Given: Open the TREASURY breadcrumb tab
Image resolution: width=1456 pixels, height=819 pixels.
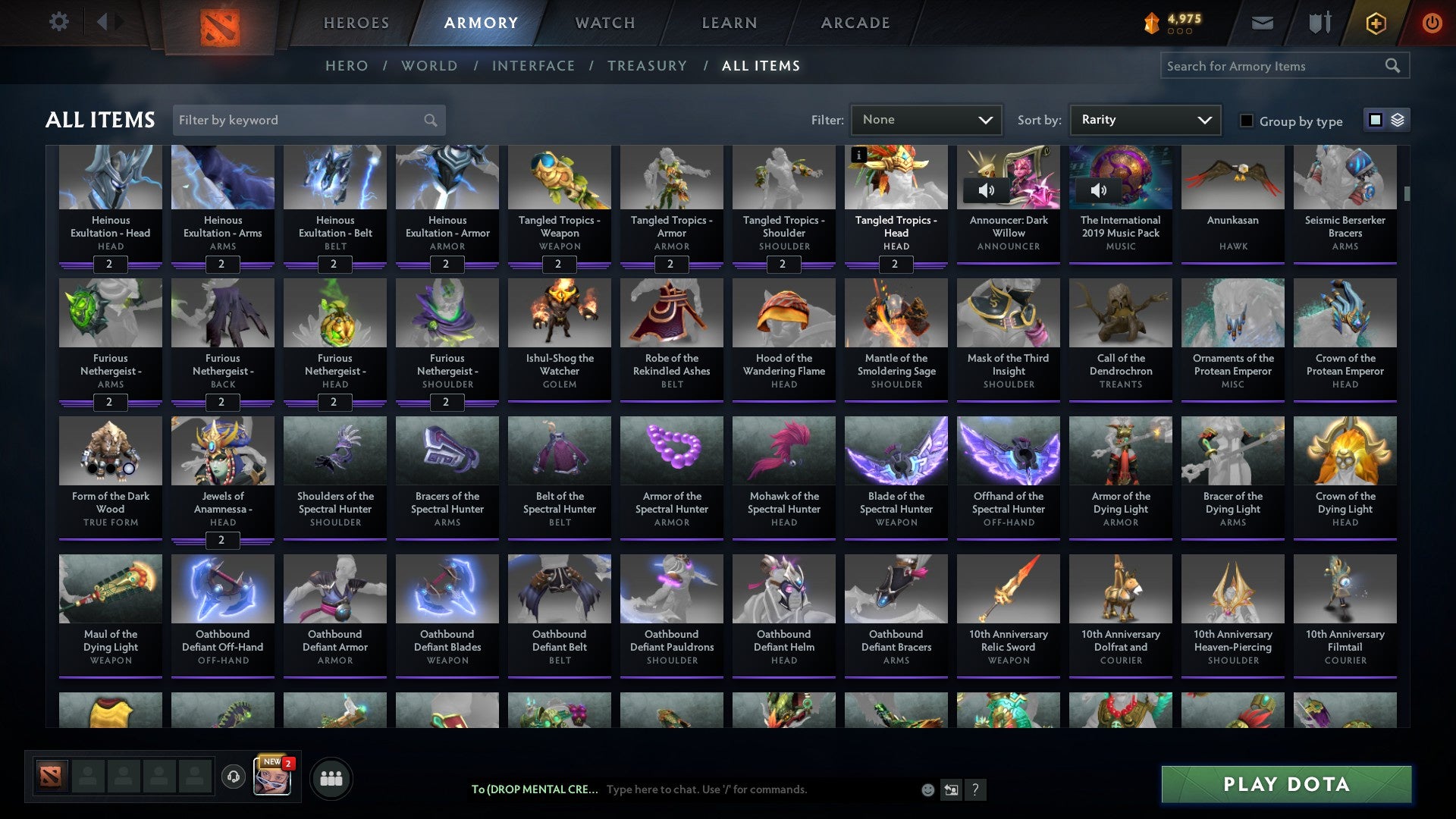Looking at the screenshot, I should (648, 66).
